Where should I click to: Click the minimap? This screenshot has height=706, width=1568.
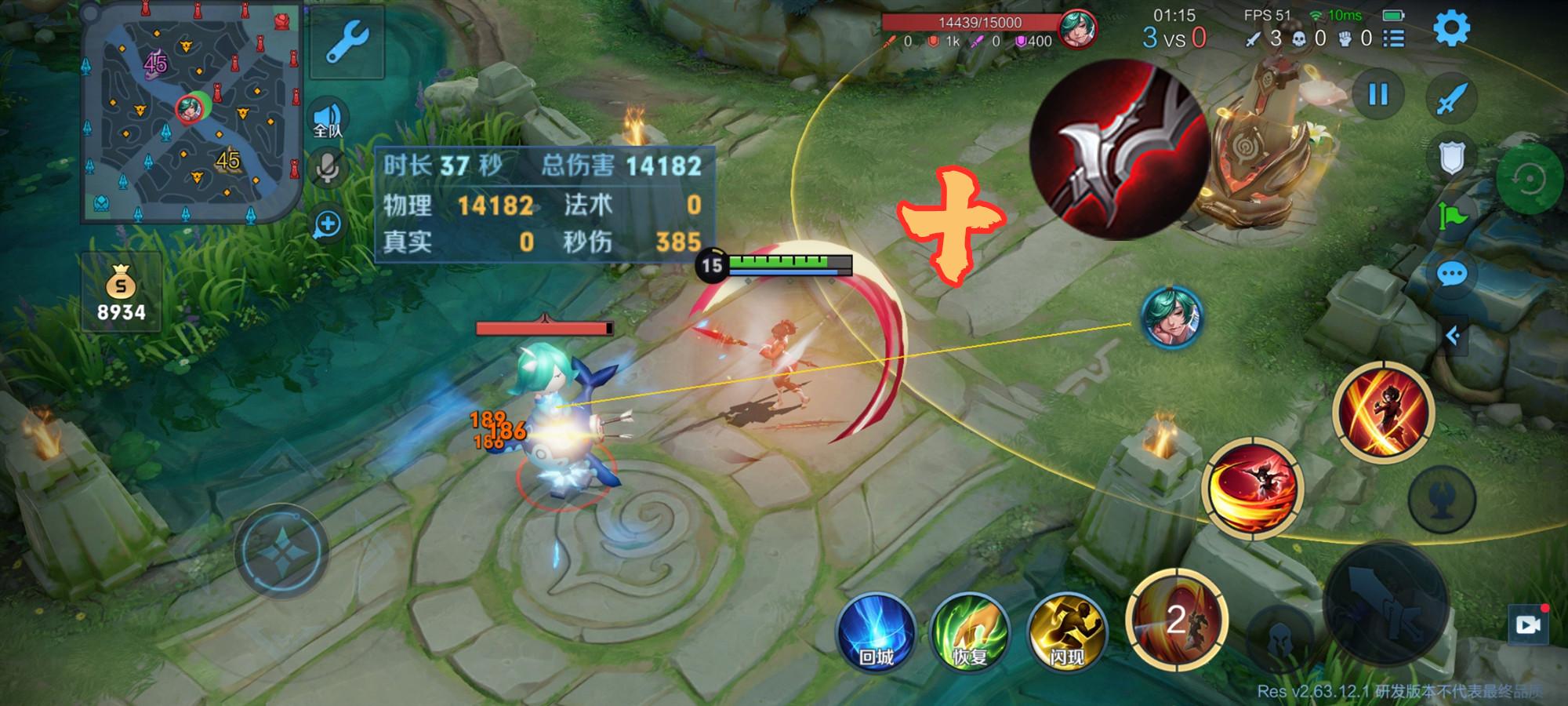[191, 112]
